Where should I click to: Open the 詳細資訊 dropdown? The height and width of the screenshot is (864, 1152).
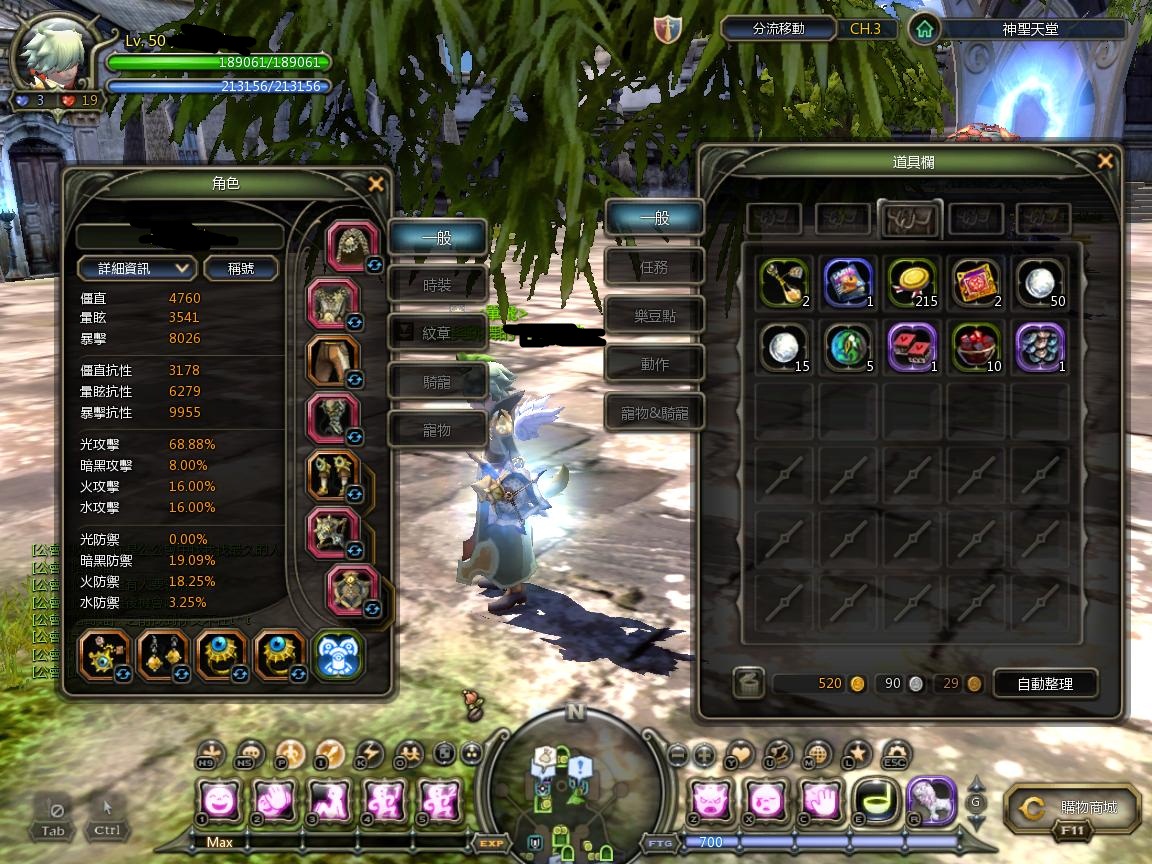point(137,268)
